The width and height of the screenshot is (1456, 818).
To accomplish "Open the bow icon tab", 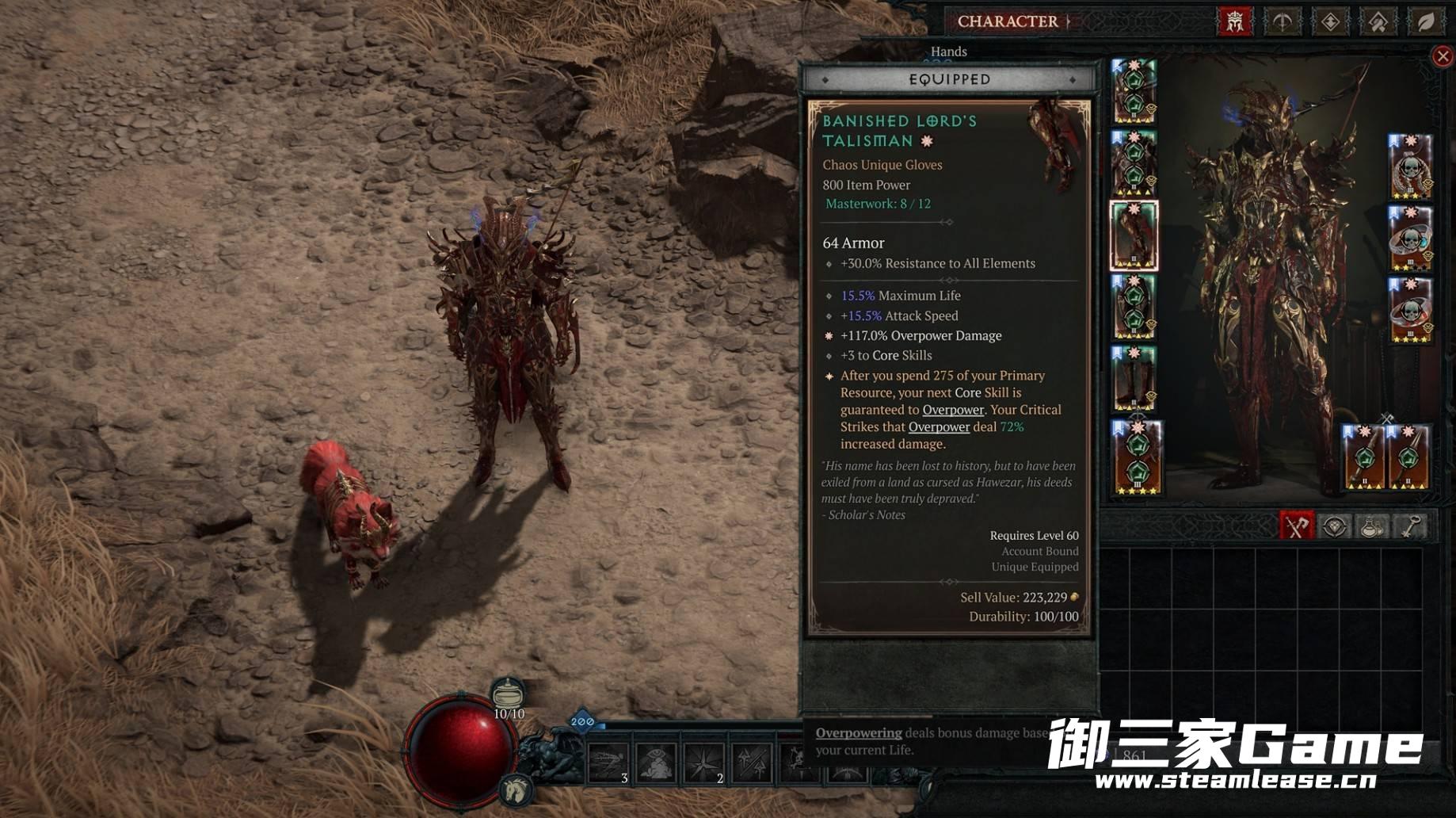I will pyautogui.click(x=1283, y=21).
